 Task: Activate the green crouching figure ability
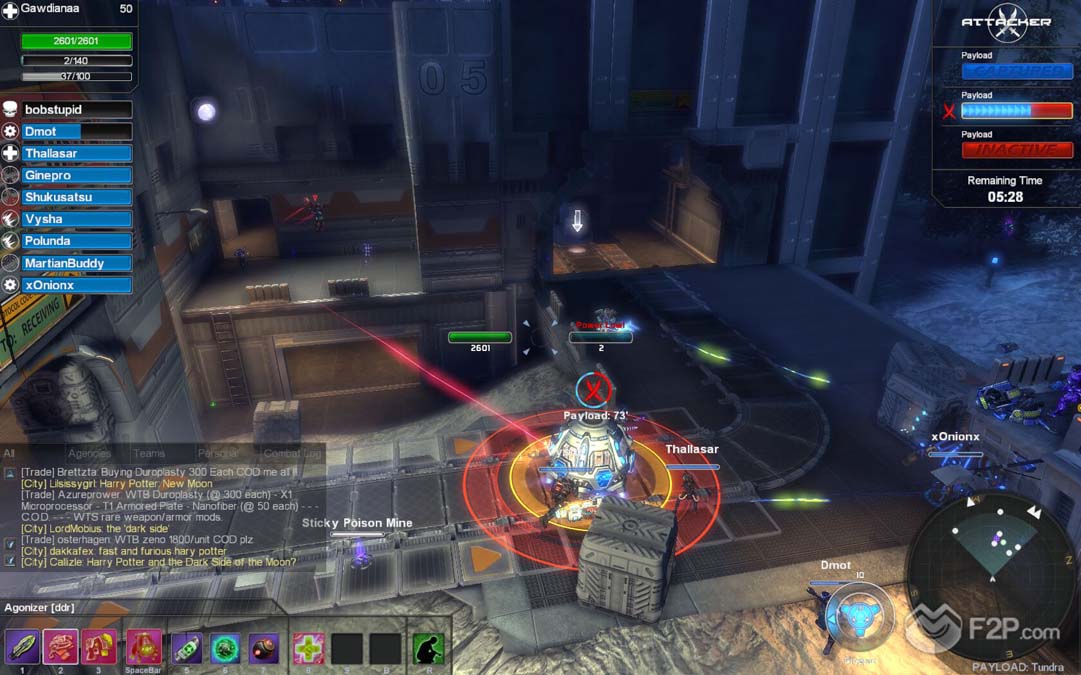[x=428, y=648]
